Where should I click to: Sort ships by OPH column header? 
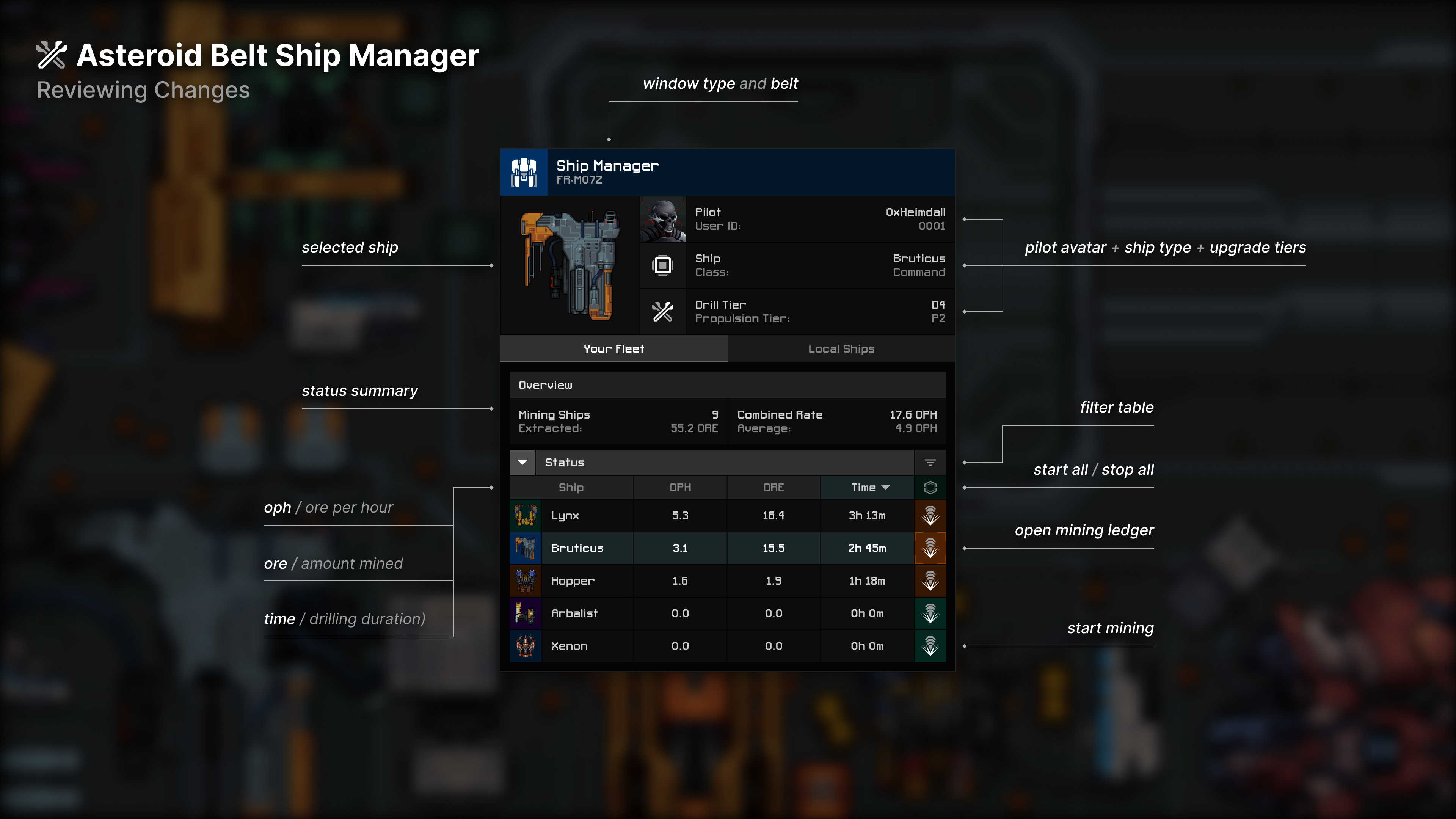[x=680, y=488]
